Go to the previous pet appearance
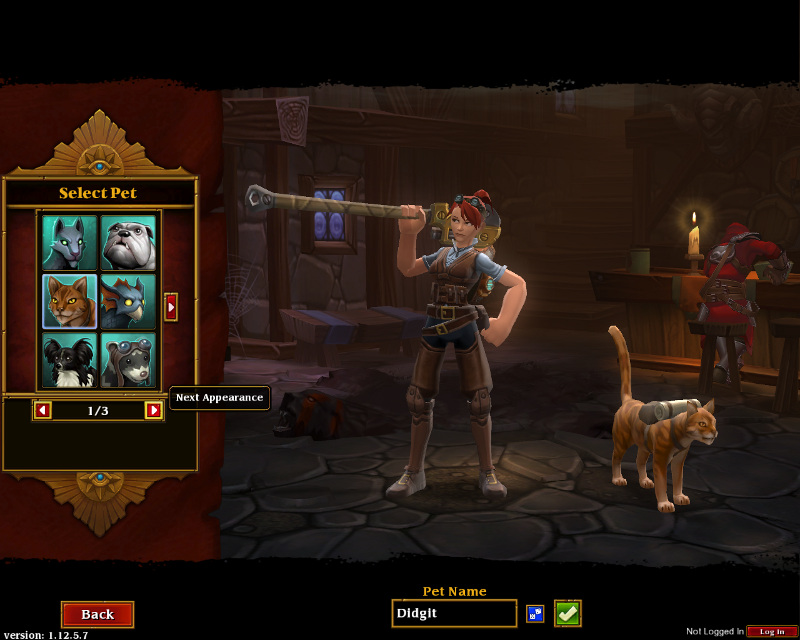Viewport: 800px width, 640px height. pos(43,410)
